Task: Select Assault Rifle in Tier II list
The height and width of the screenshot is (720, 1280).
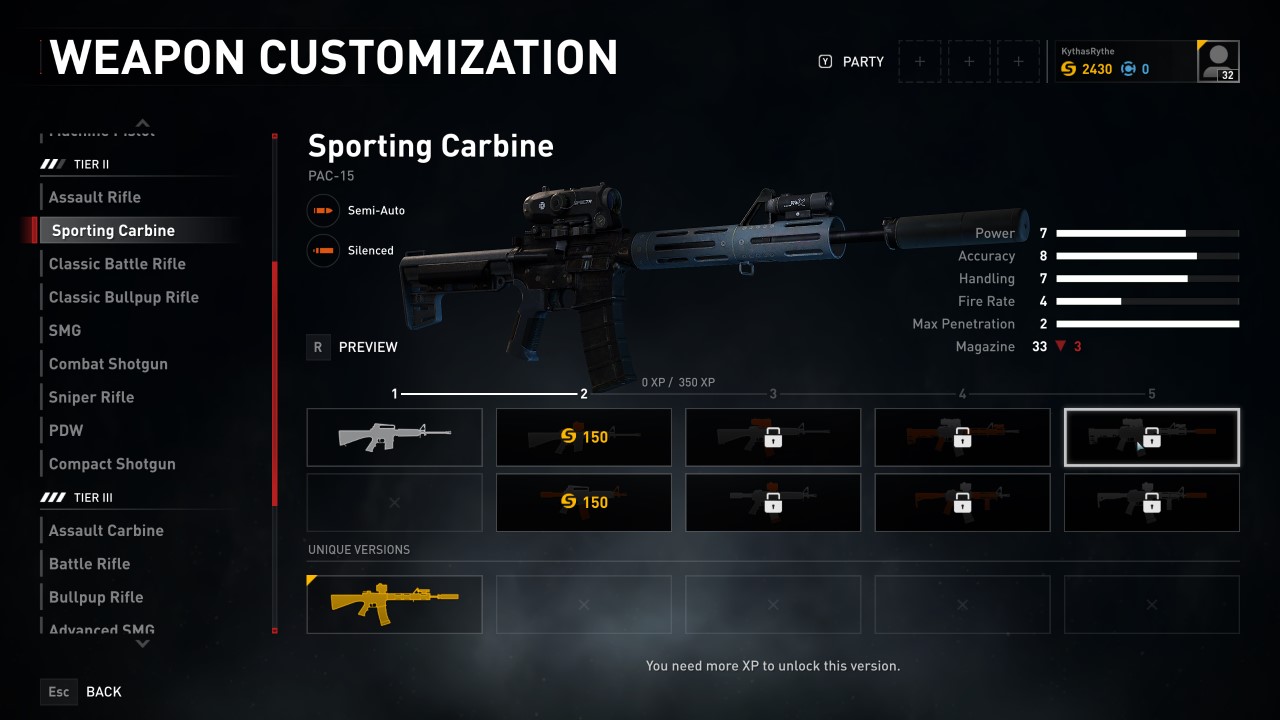Action: 95,197
